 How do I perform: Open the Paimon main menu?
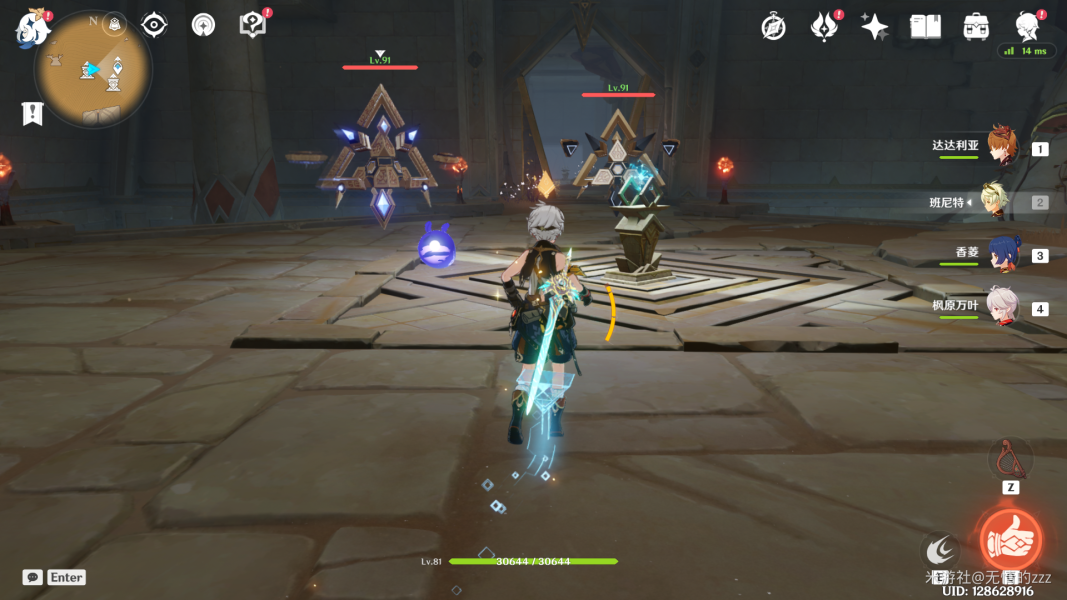[32, 29]
